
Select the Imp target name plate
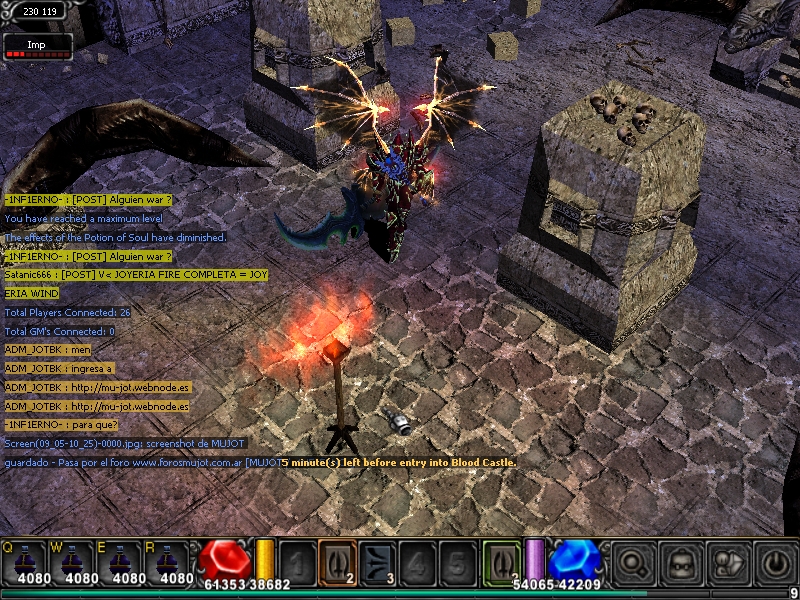click(37, 44)
